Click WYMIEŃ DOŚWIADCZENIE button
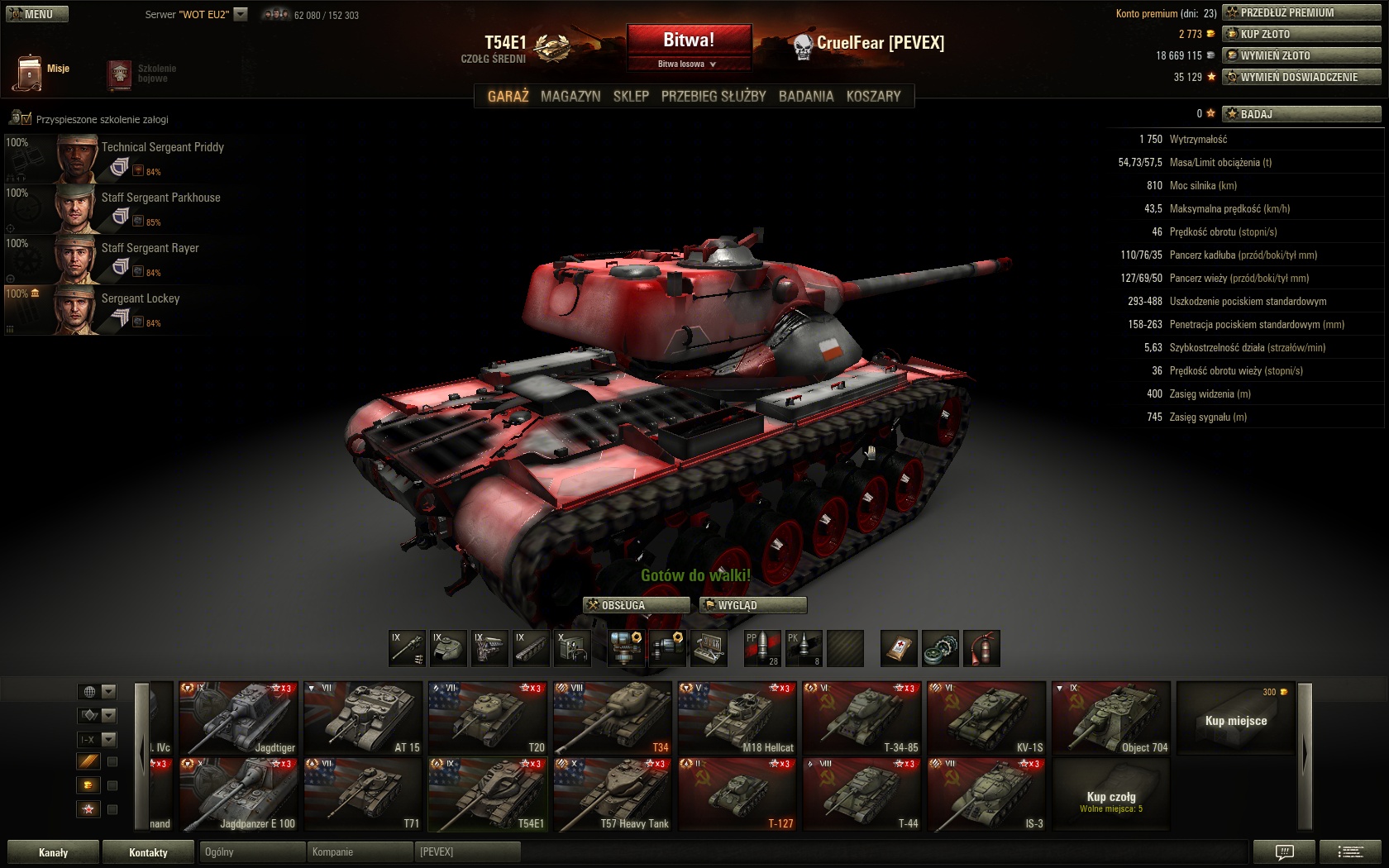 1301,77
